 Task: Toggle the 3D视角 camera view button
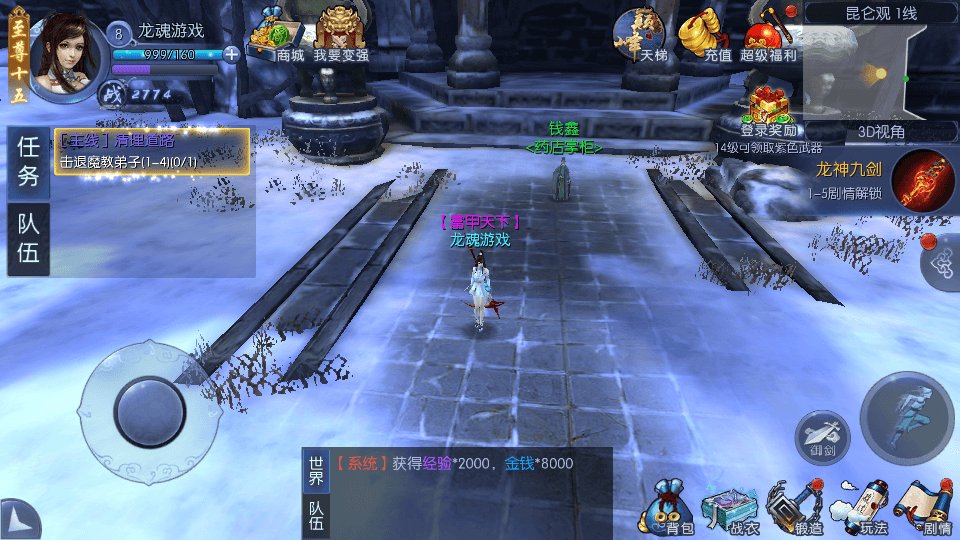tap(881, 131)
